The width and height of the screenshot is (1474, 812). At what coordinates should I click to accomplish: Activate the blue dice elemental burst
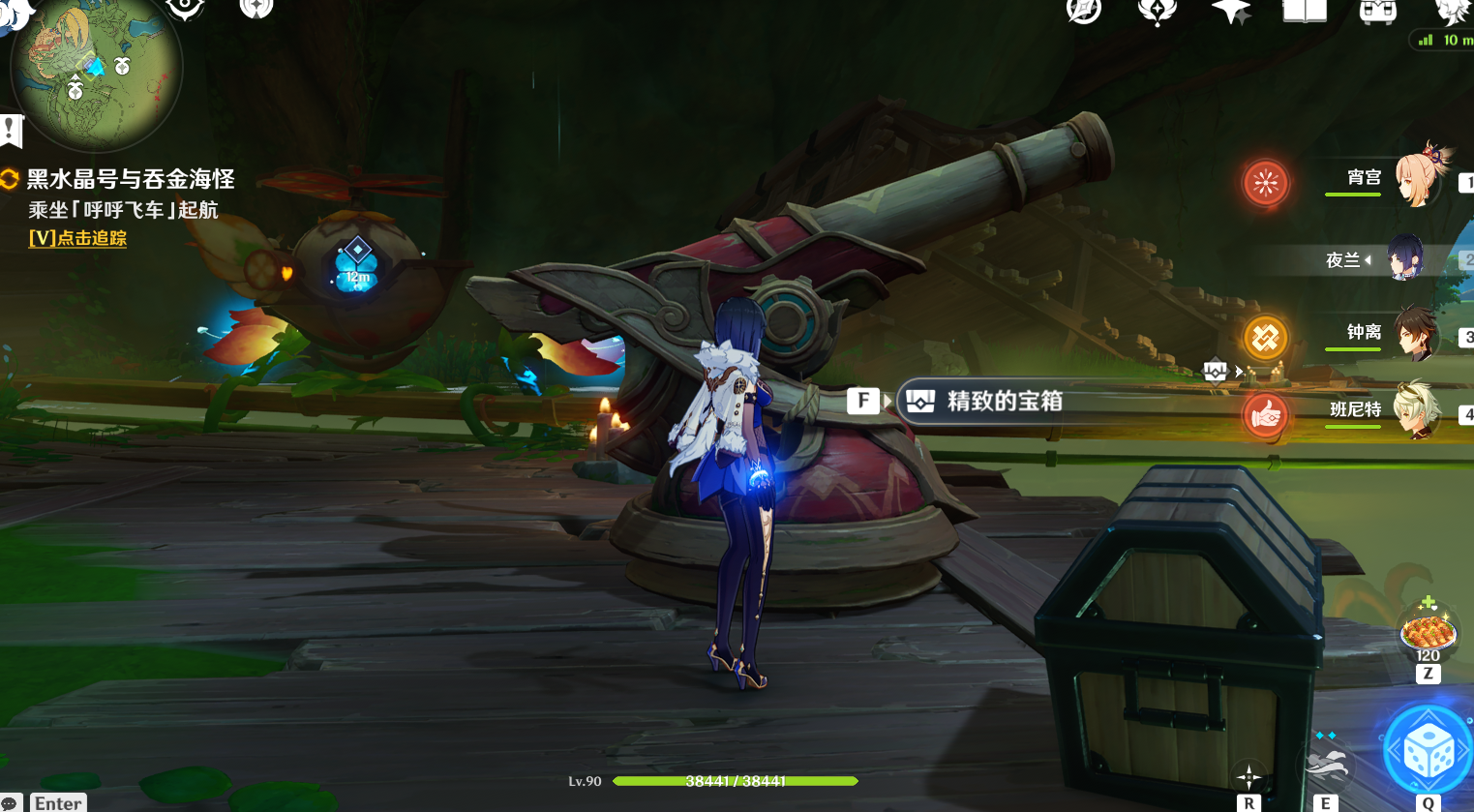pyautogui.click(x=1428, y=751)
